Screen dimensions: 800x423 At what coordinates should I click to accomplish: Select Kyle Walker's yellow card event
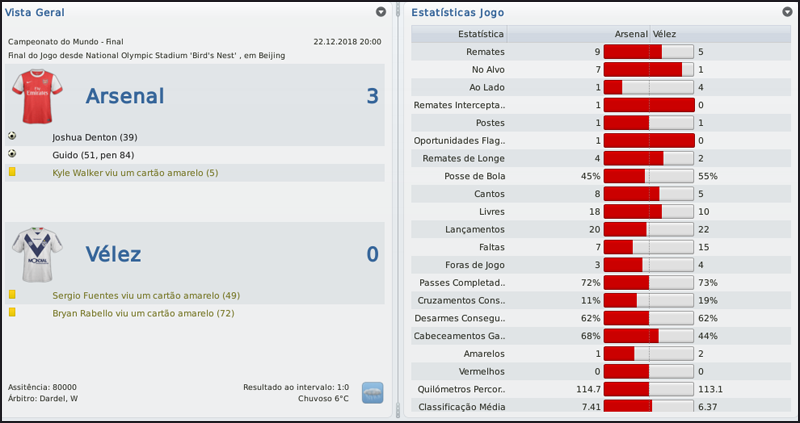click(134, 173)
